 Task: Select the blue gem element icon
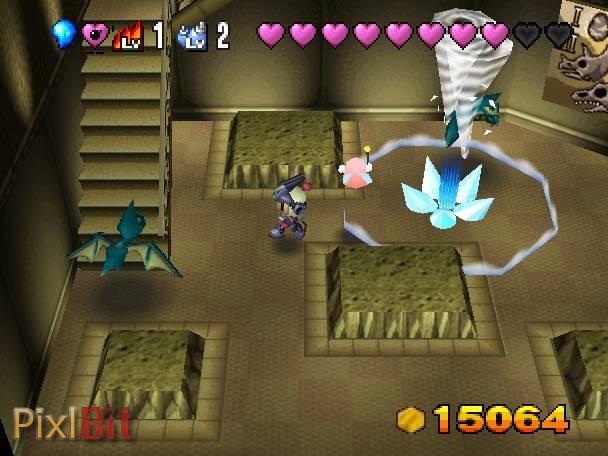63,36
